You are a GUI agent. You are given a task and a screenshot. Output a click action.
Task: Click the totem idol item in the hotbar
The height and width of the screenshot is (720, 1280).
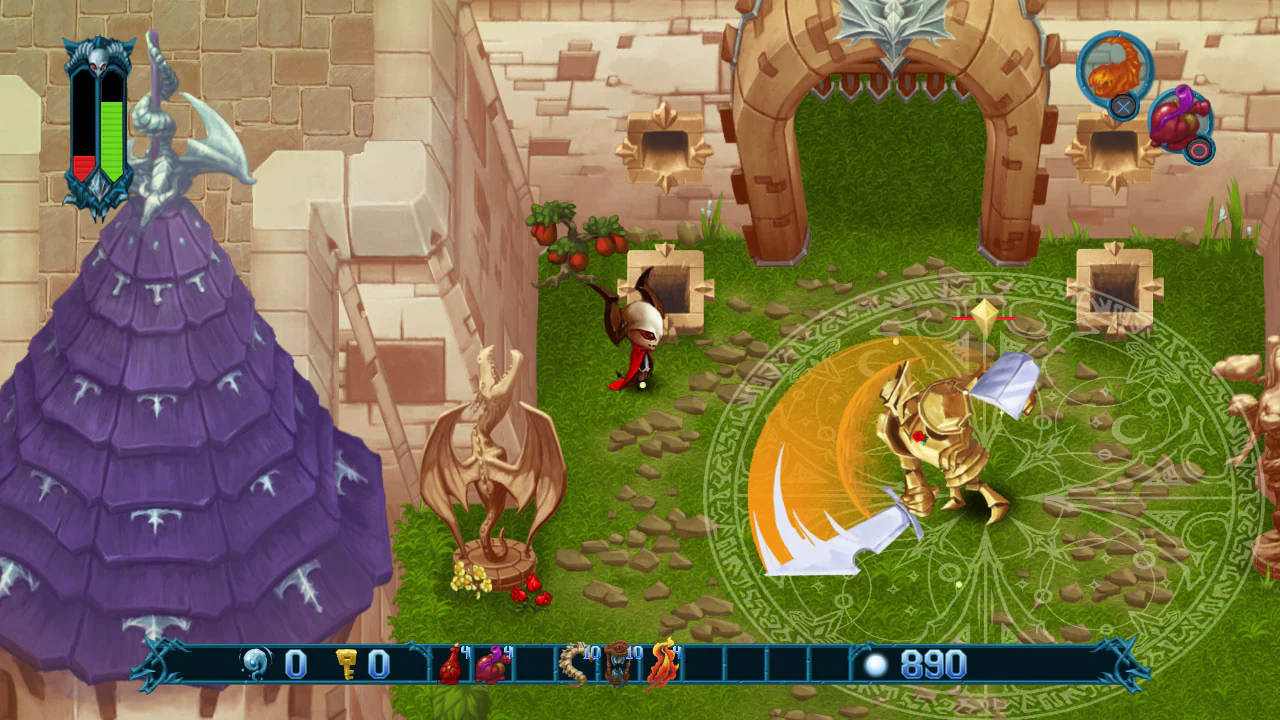tap(618, 665)
